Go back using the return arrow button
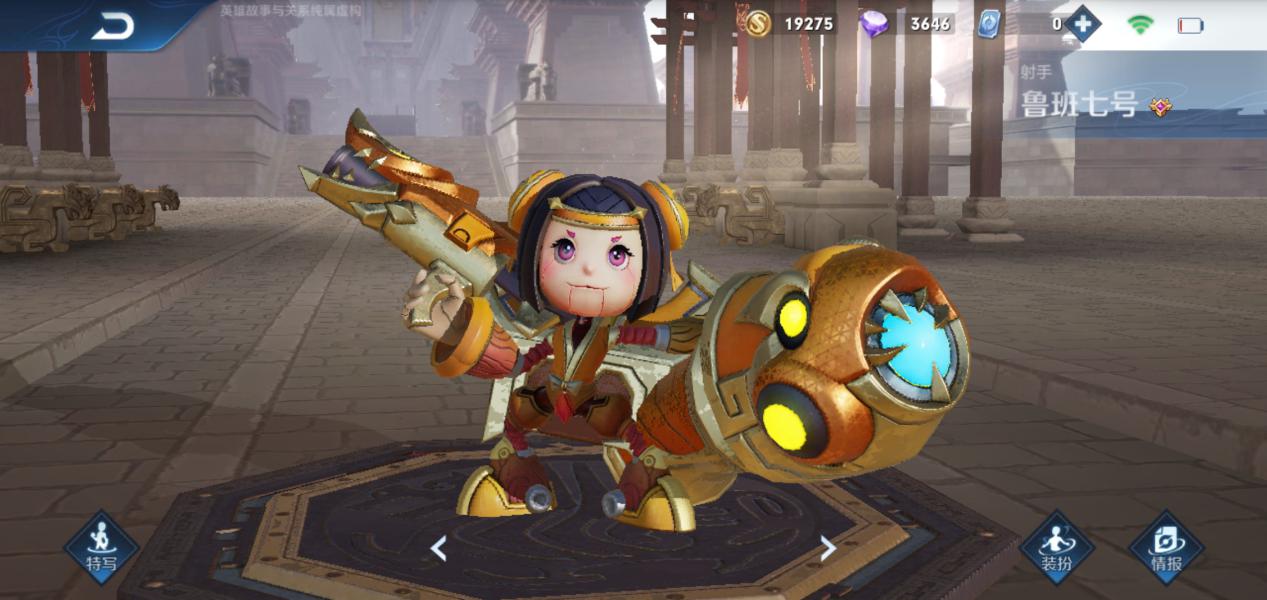 (x=112, y=27)
